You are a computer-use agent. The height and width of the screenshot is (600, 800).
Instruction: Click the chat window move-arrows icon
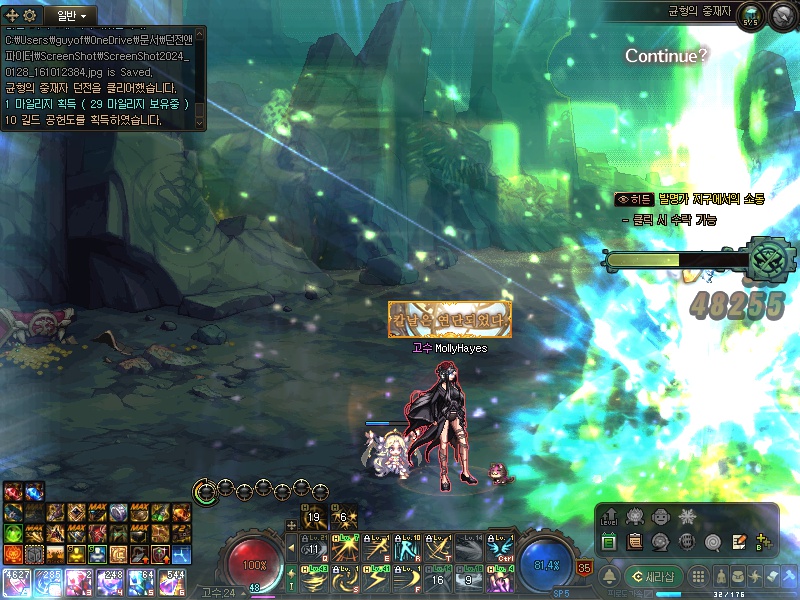(x=12, y=16)
